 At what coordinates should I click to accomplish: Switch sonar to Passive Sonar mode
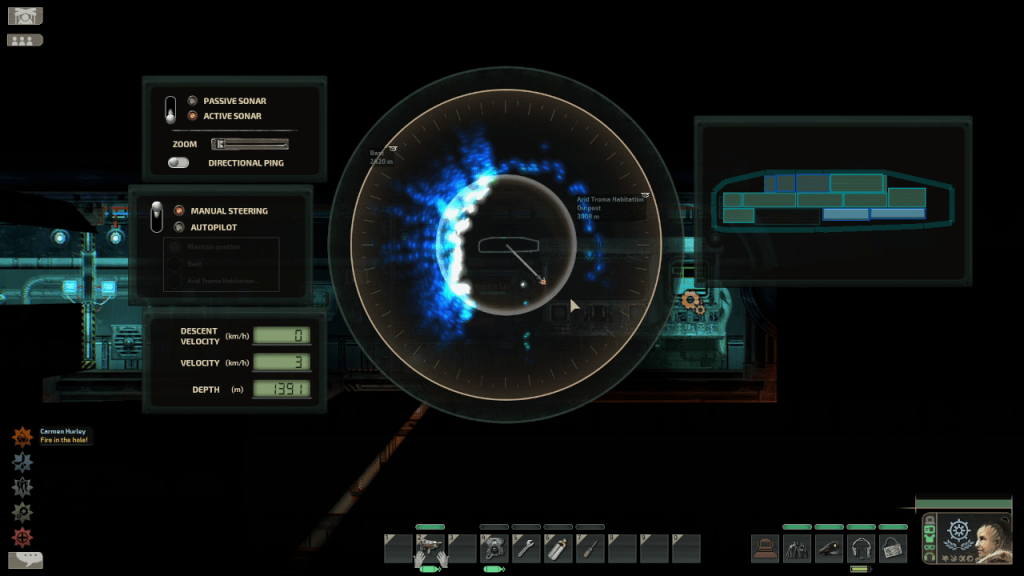coord(192,101)
